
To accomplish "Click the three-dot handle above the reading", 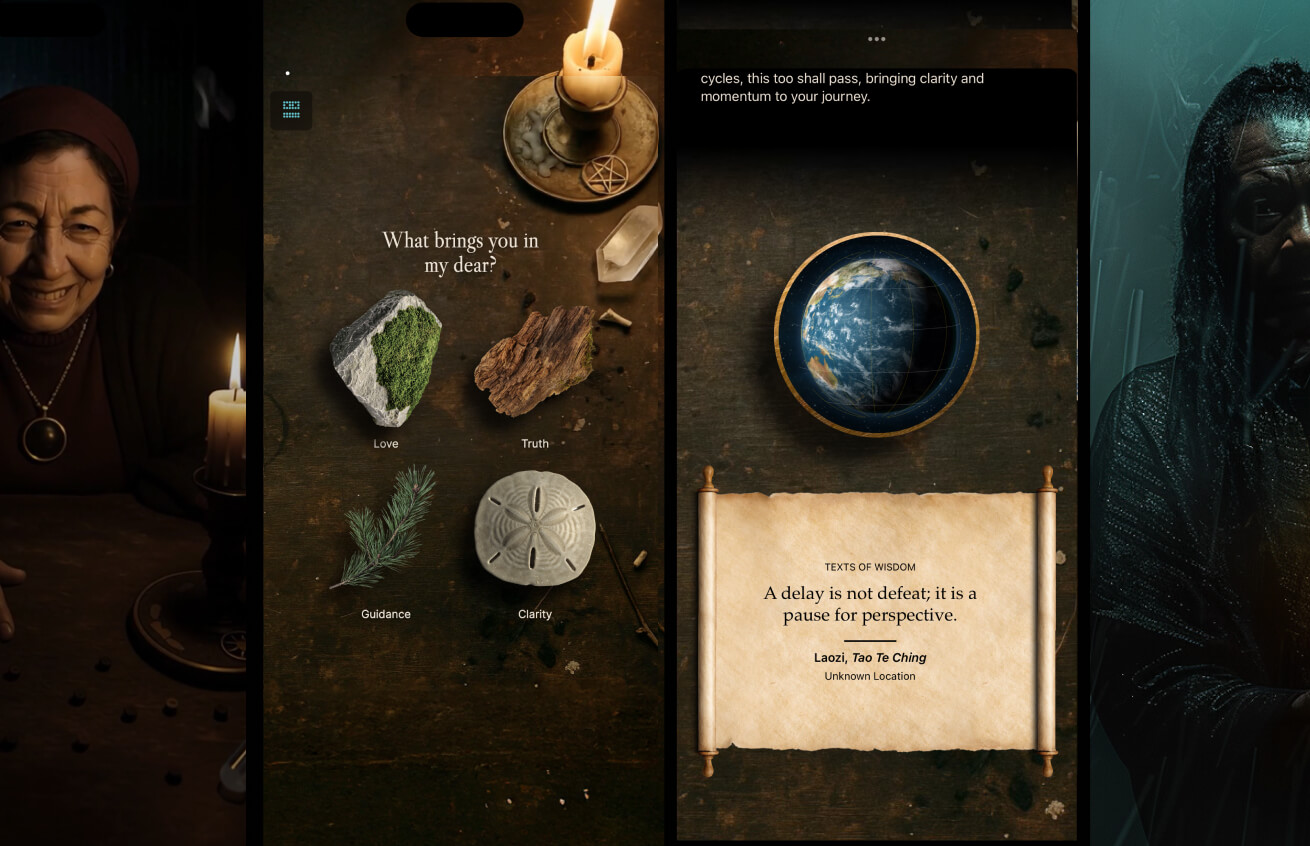I will click(x=877, y=40).
